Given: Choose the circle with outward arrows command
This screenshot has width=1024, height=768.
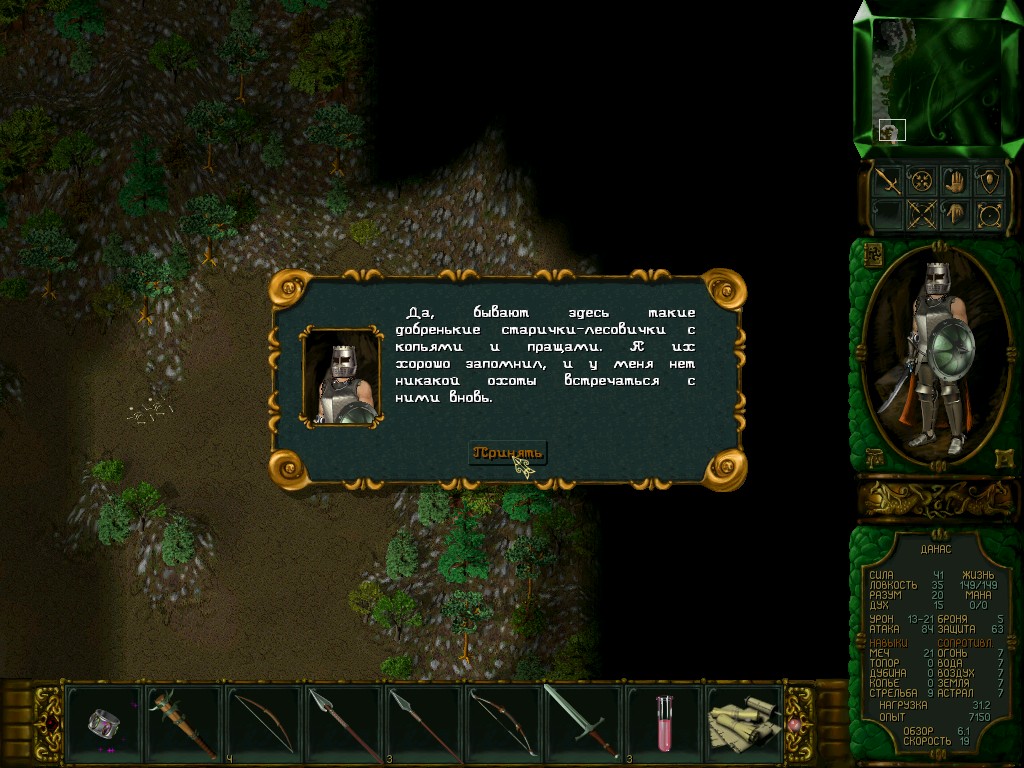Looking at the screenshot, I should coord(989,214).
